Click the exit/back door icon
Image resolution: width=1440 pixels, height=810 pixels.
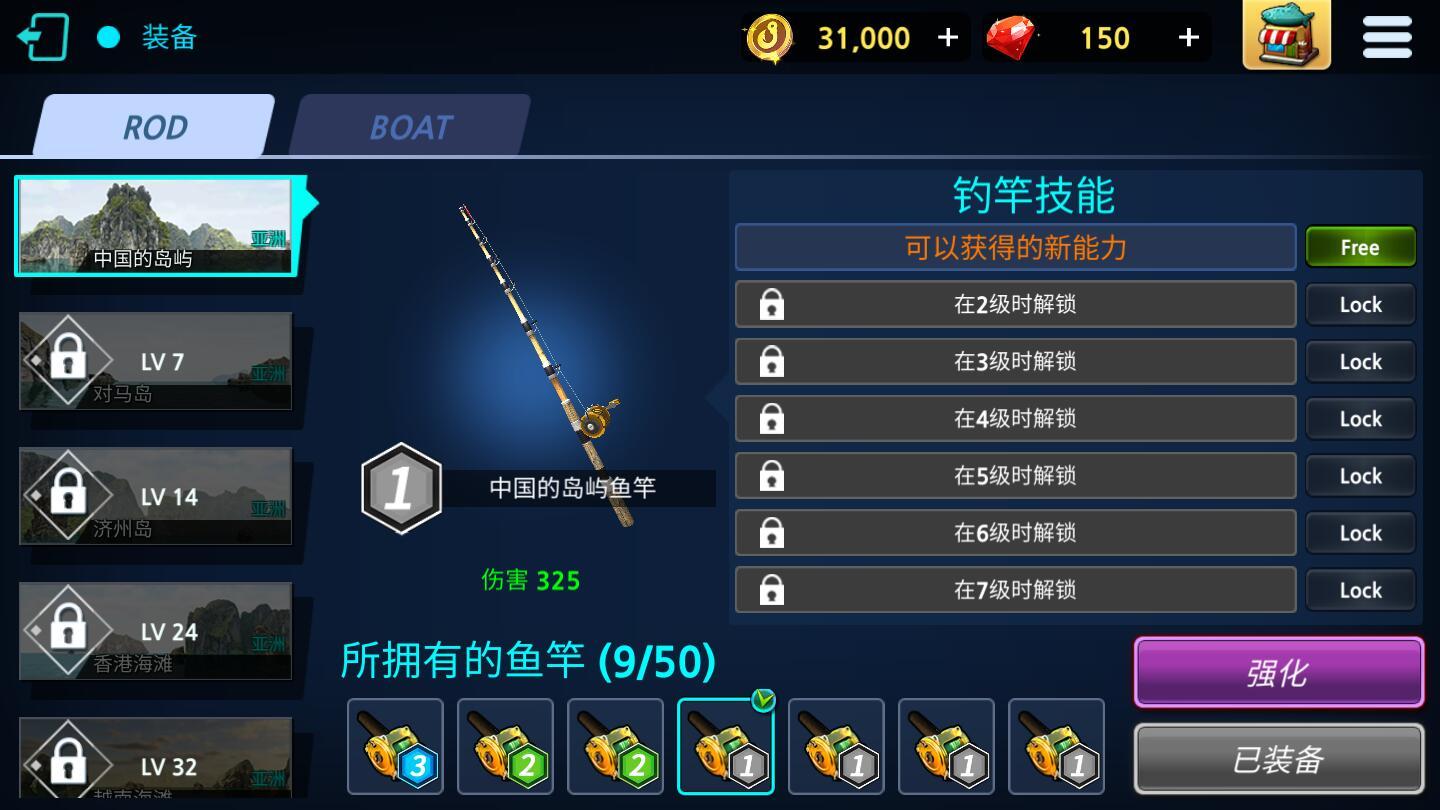point(44,37)
